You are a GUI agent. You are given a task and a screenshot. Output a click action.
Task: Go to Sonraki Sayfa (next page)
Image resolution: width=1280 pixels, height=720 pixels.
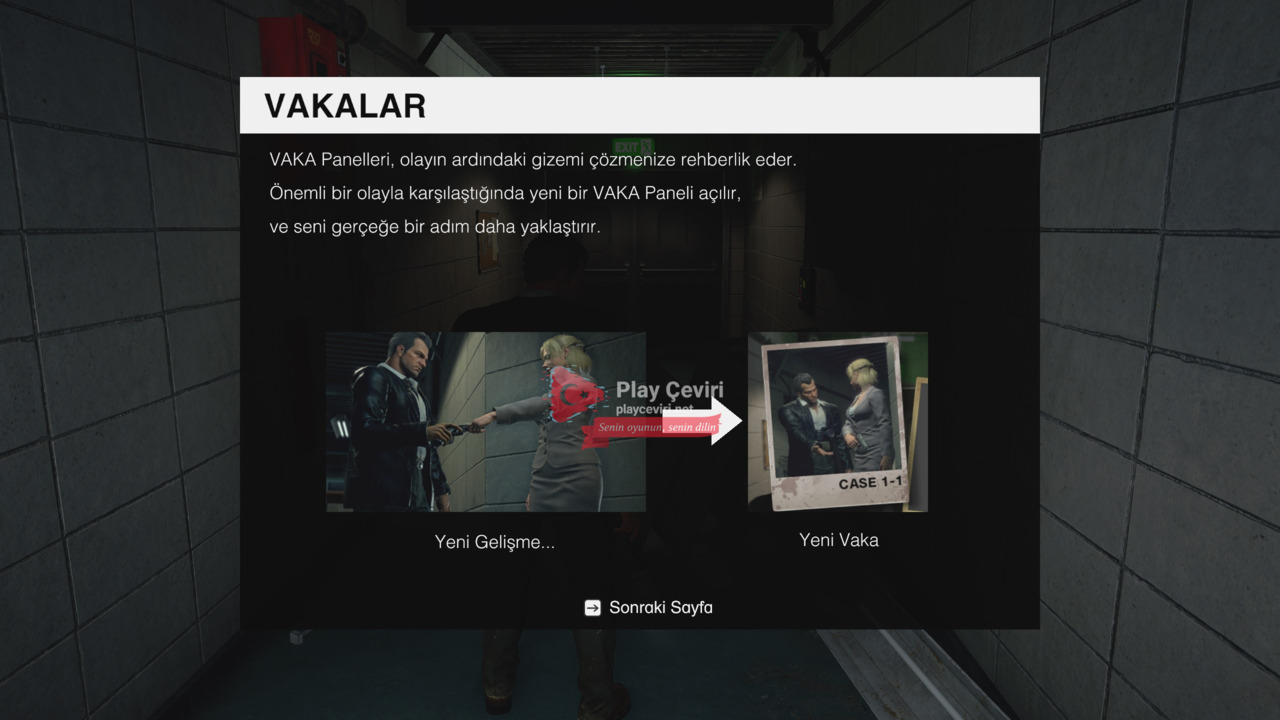point(649,607)
